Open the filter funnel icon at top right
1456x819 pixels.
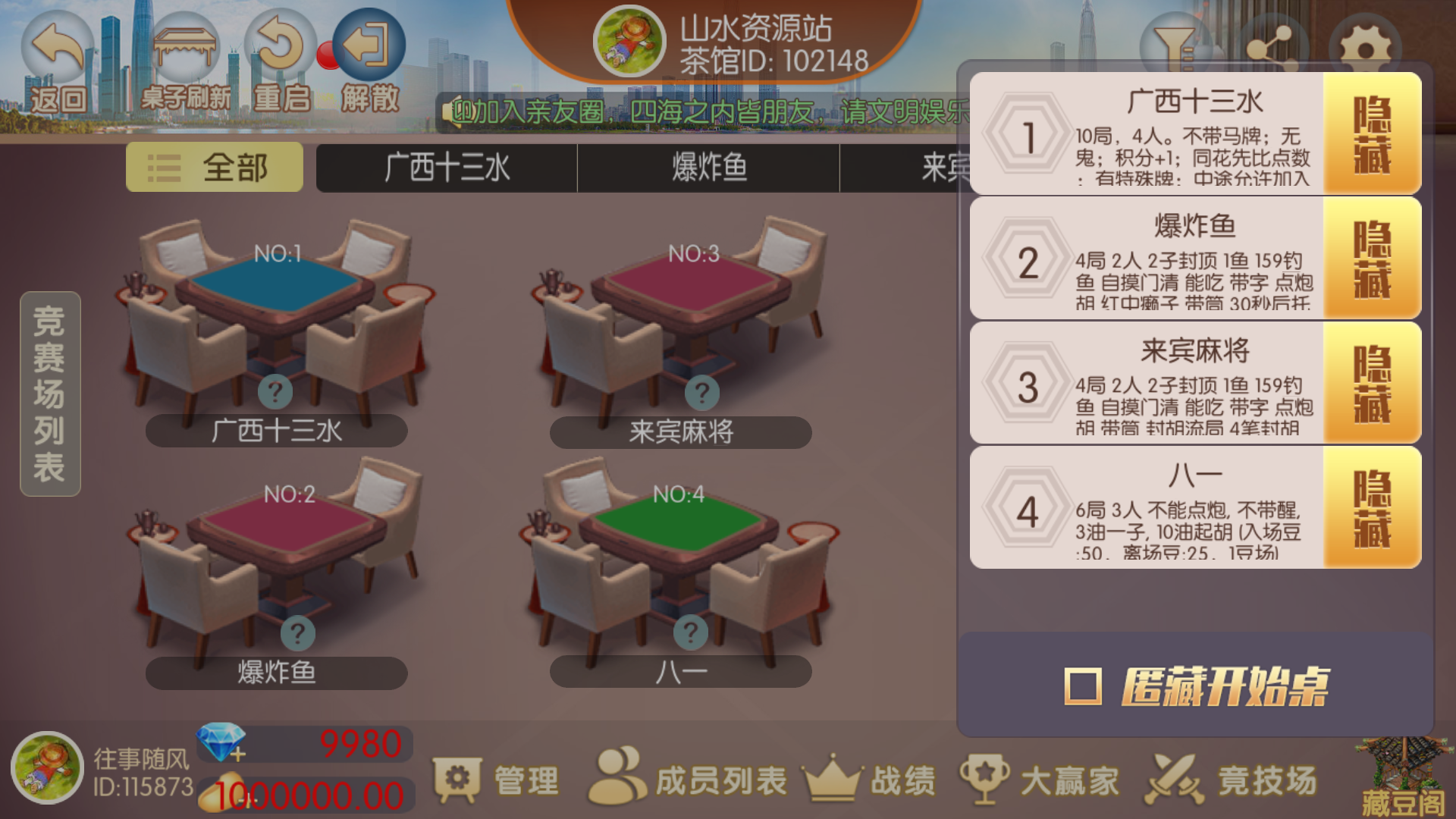[1172, 42]
